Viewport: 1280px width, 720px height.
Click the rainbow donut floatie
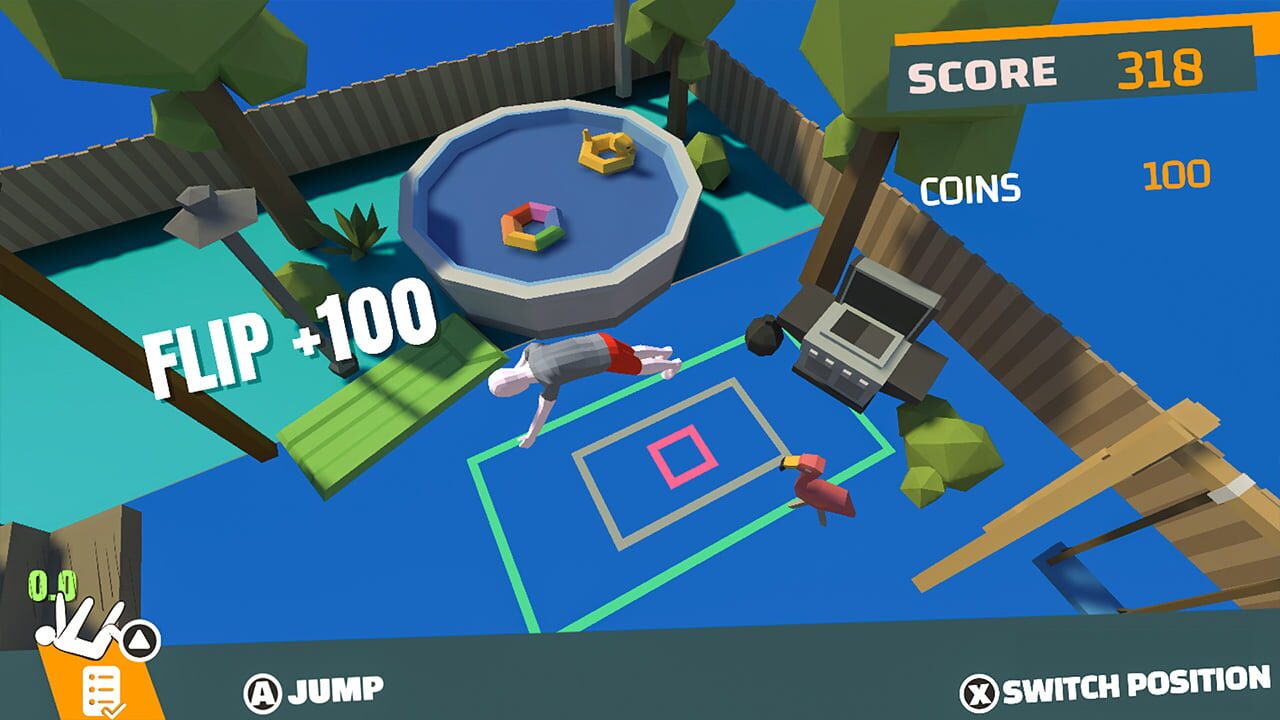530,228
